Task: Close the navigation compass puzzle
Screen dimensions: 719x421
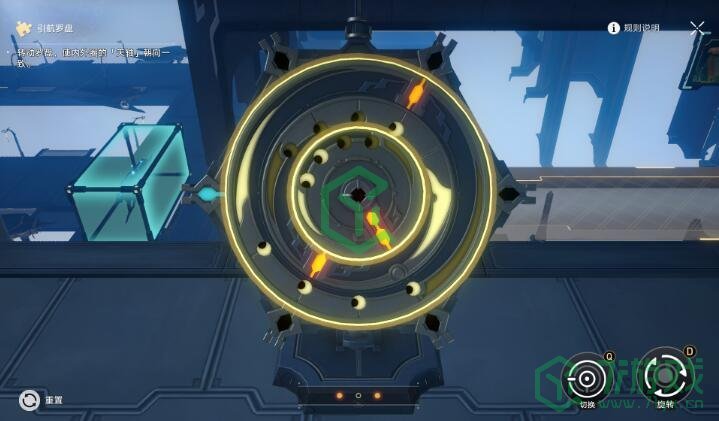Action: point(697,29)
